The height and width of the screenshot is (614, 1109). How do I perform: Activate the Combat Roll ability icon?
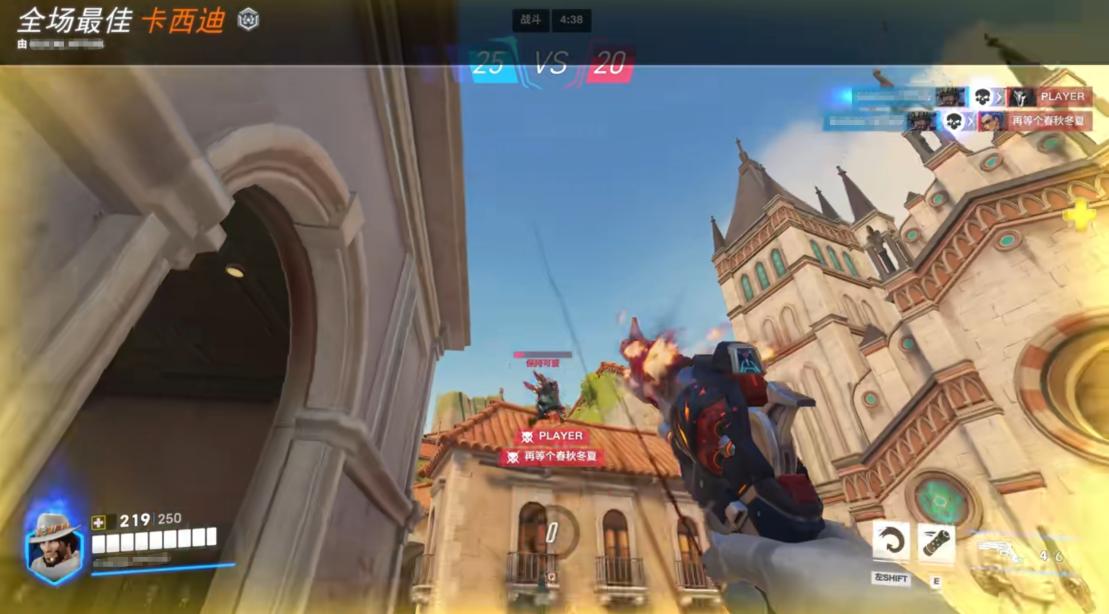click(891, 541)
